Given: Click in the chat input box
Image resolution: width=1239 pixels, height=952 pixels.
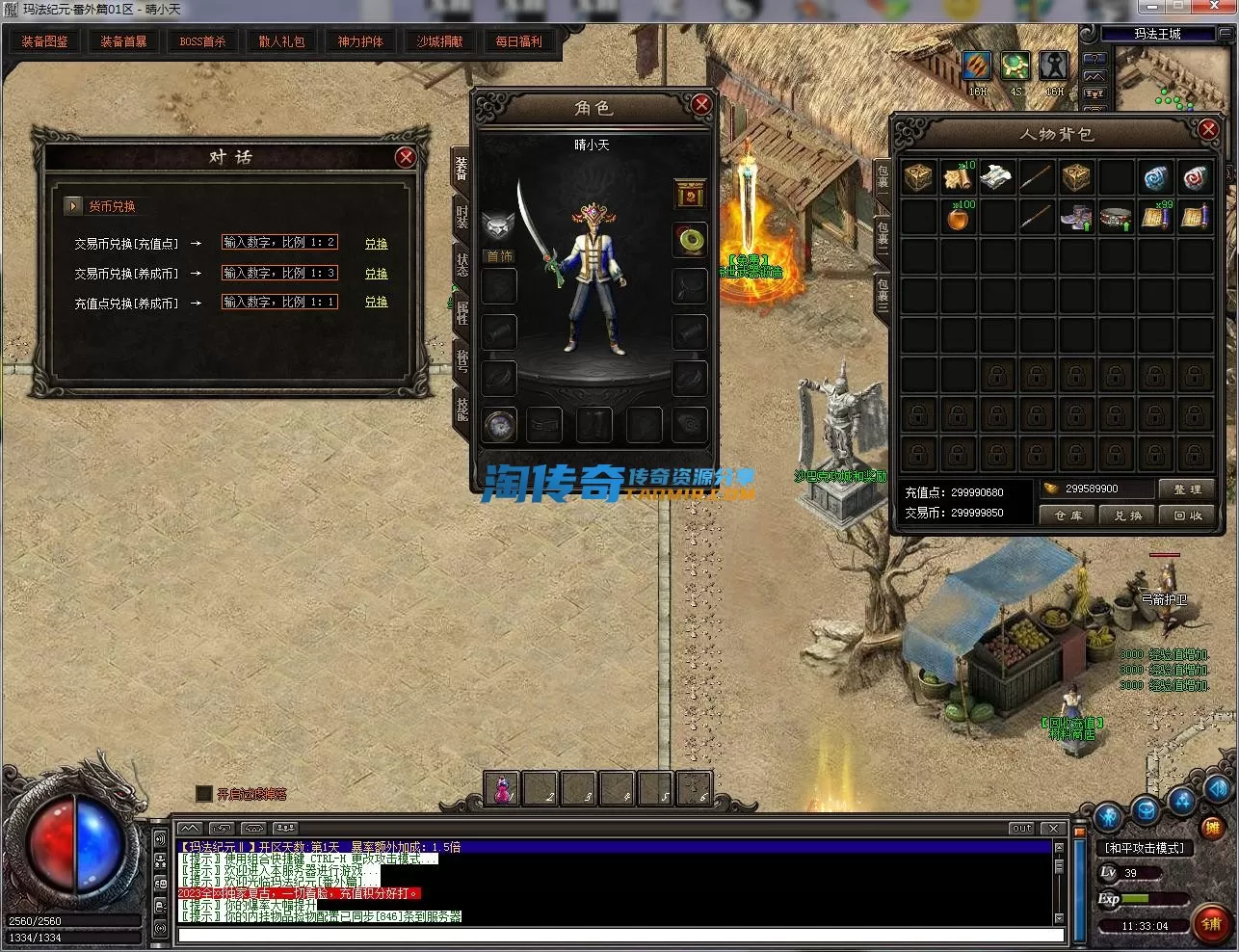Looking at the screenshot, I should point(617,935).
